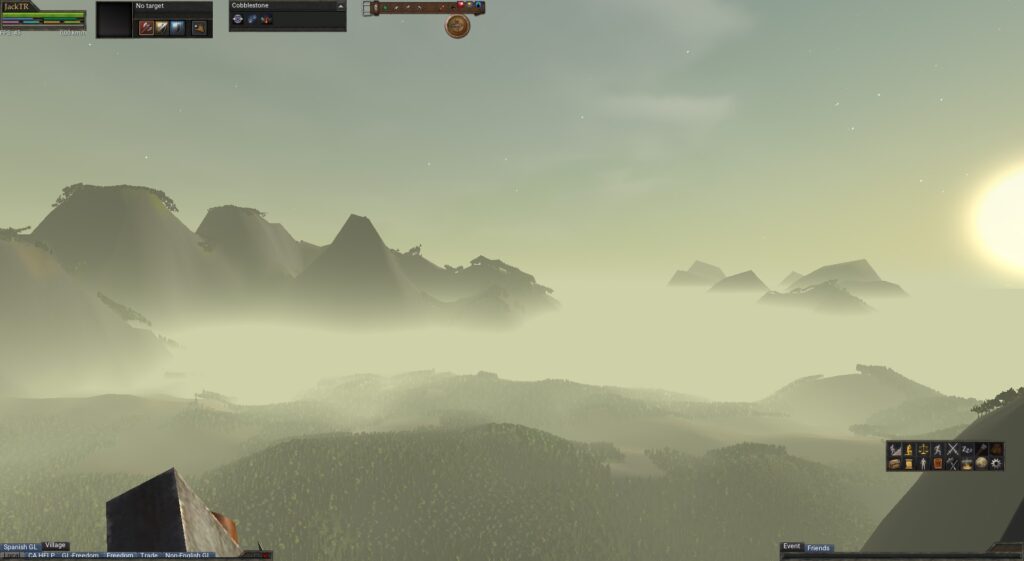
Task: Click the first round icon under Cobblestone
Action: coord(238,19)
